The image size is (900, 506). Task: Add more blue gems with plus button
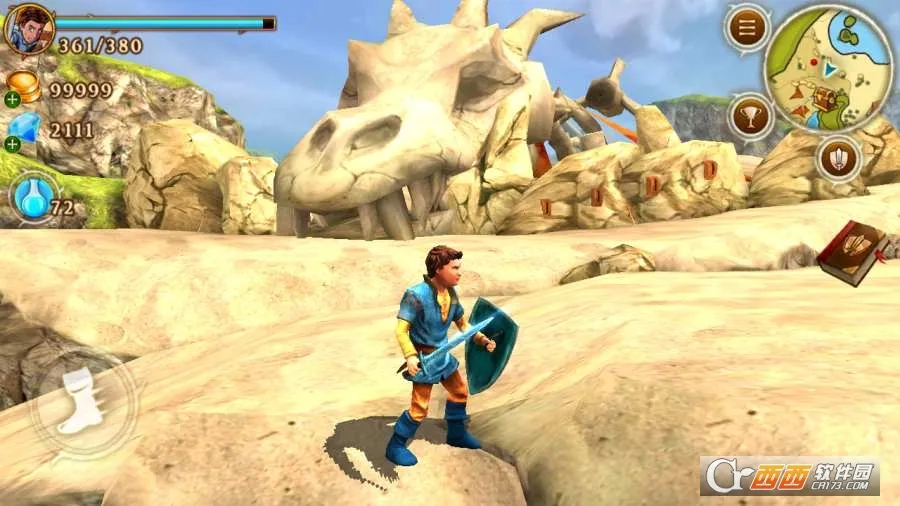tap(12, 144)
